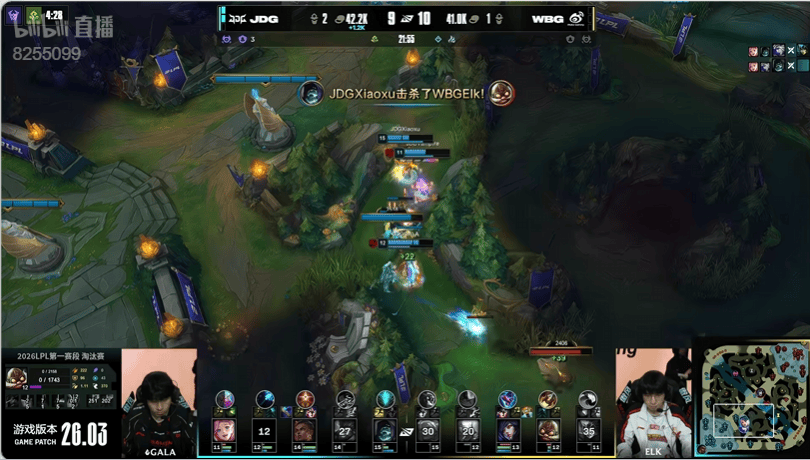Click the dead champion portrait showing 35

[x=590, y=431]
